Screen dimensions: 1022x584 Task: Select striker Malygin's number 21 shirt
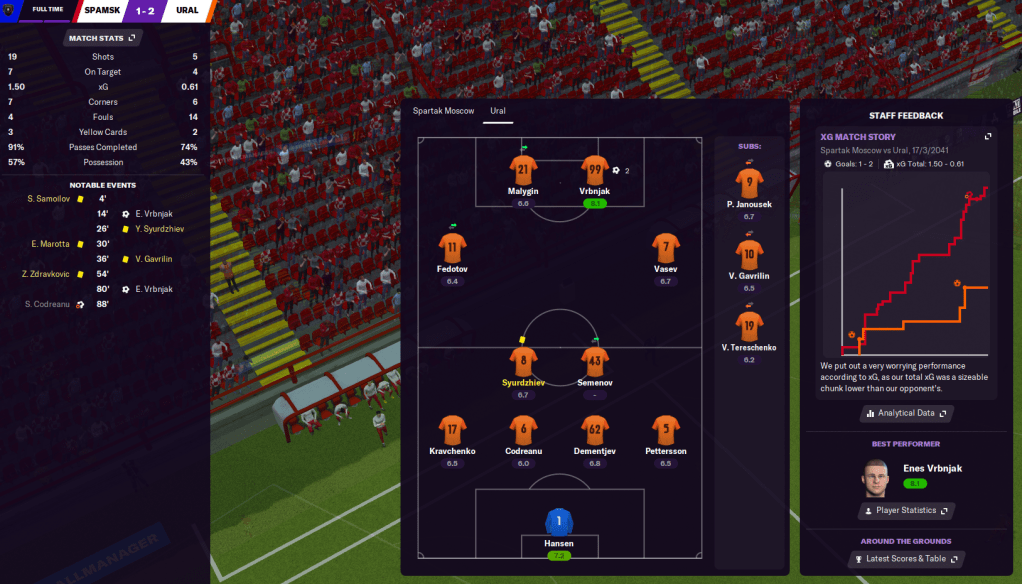coord(522,170)
